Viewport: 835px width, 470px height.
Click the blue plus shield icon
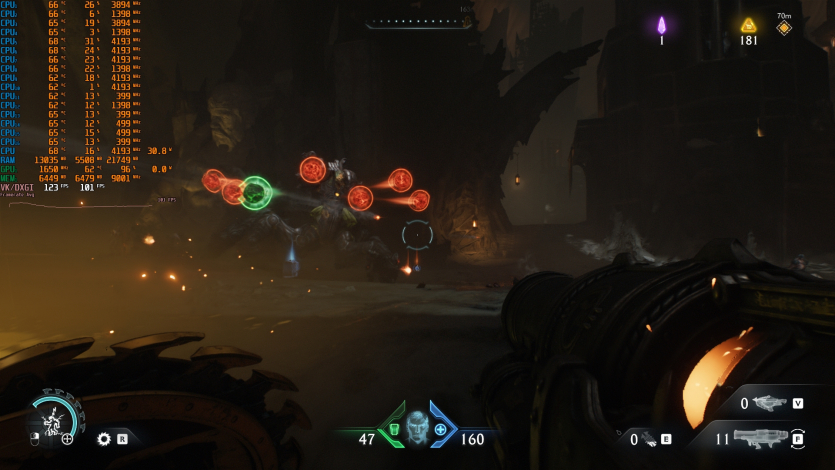440,430
